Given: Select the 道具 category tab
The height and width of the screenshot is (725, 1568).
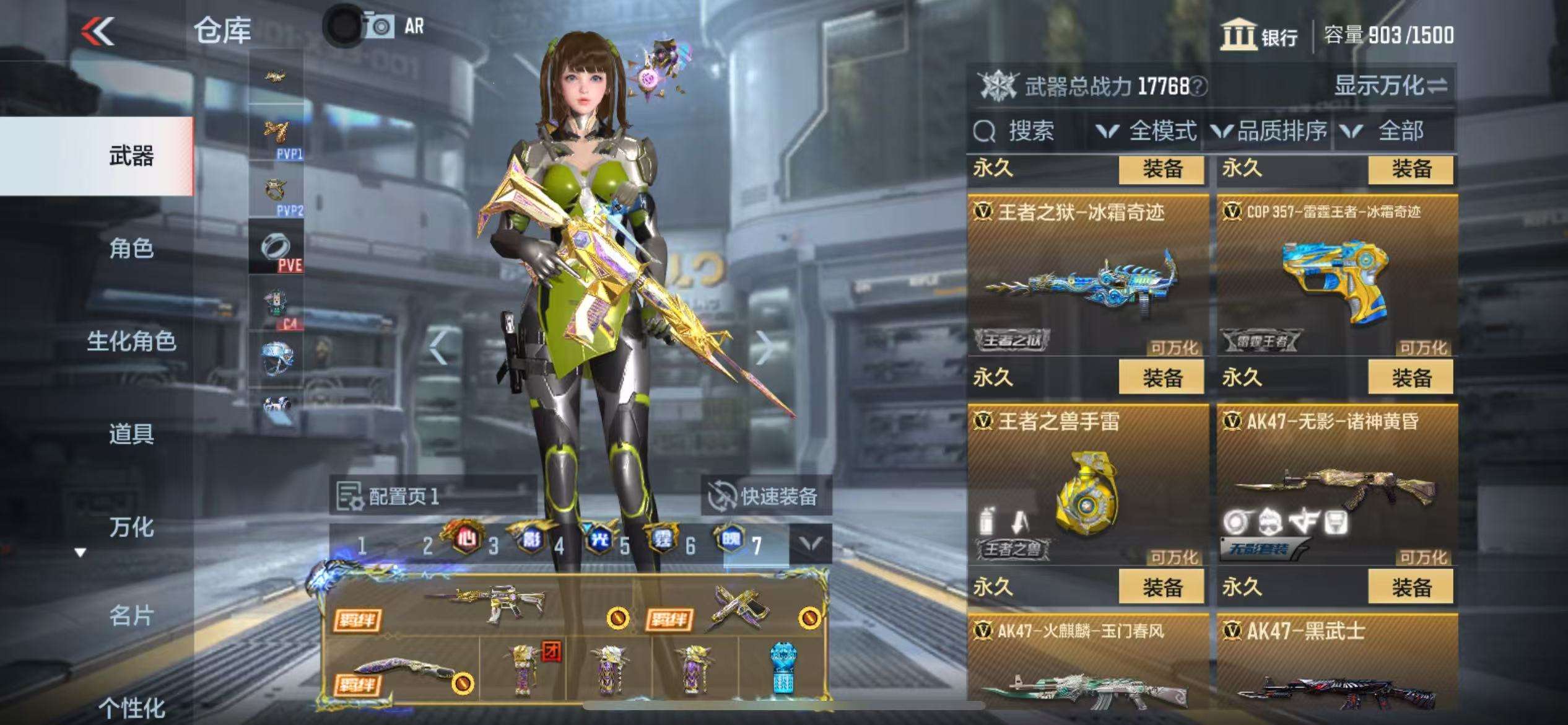Looking at the screenshot, I should [131, 434].
